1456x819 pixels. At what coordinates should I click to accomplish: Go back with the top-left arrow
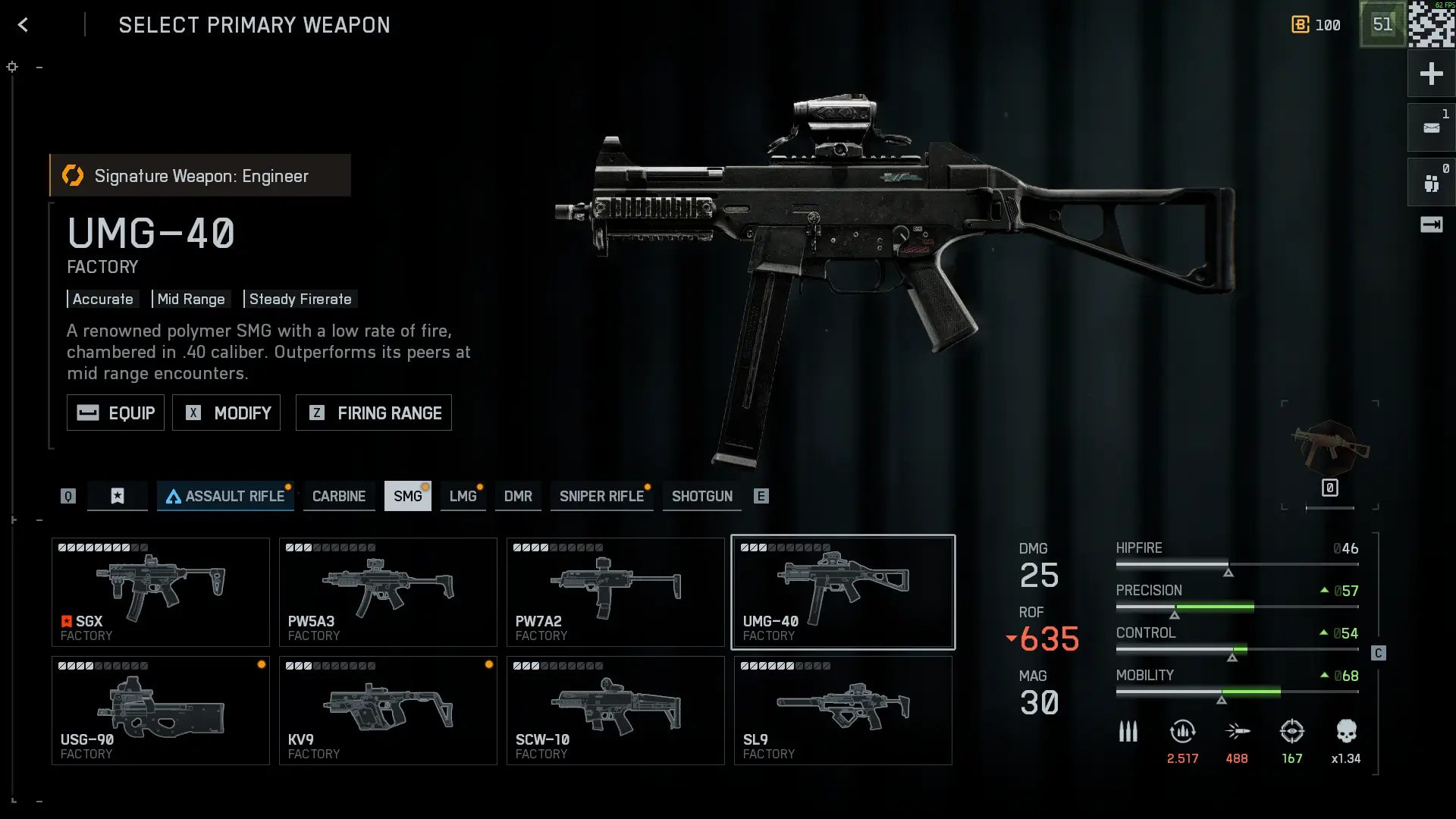[x=23, y=25]
